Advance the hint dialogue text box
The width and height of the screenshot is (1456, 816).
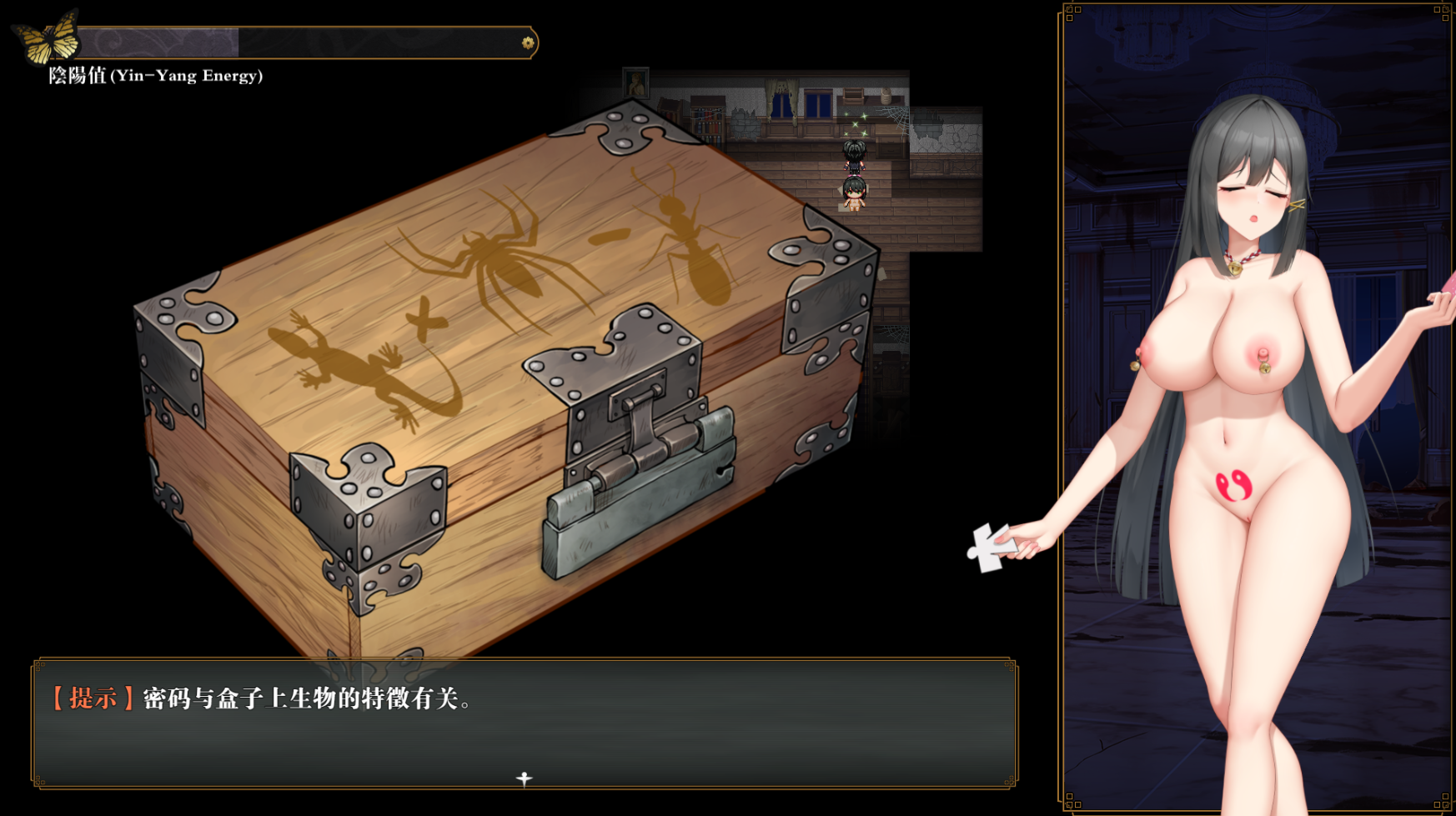(524, 722)
